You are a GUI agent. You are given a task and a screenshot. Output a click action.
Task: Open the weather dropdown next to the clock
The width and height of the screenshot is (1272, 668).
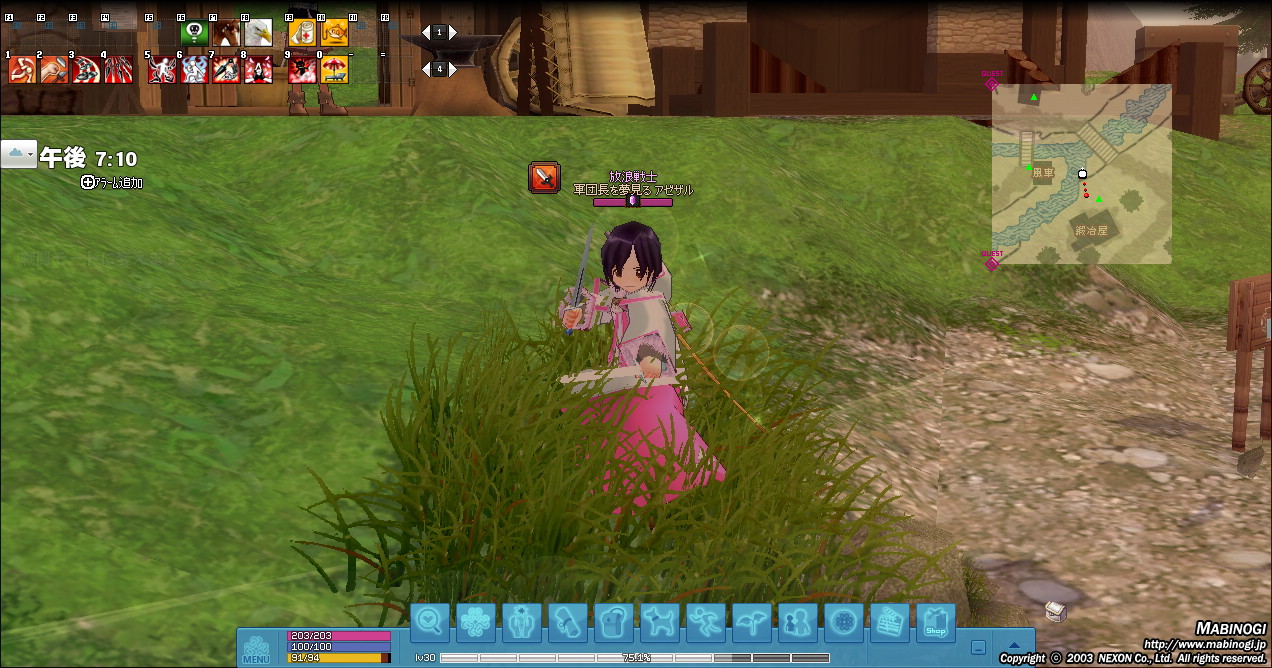click(x=18, y=154)
